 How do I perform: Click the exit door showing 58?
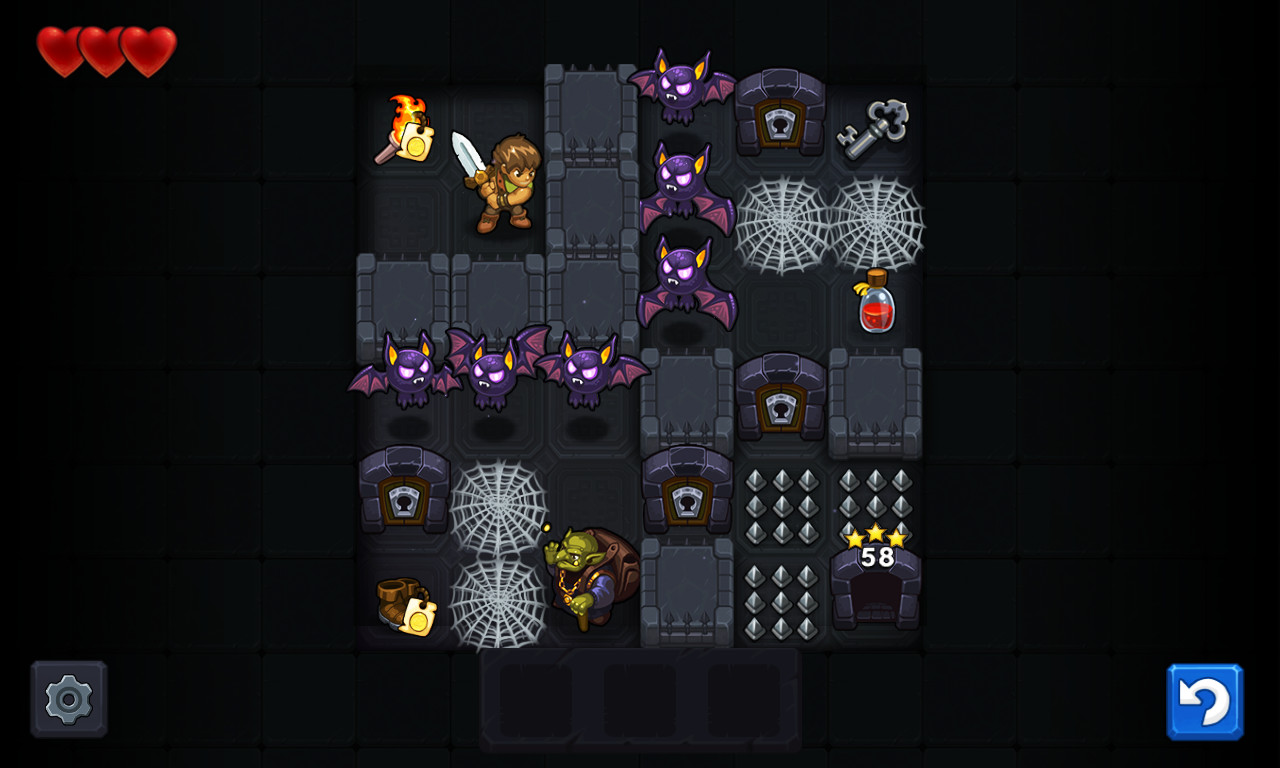pos(875,590)
